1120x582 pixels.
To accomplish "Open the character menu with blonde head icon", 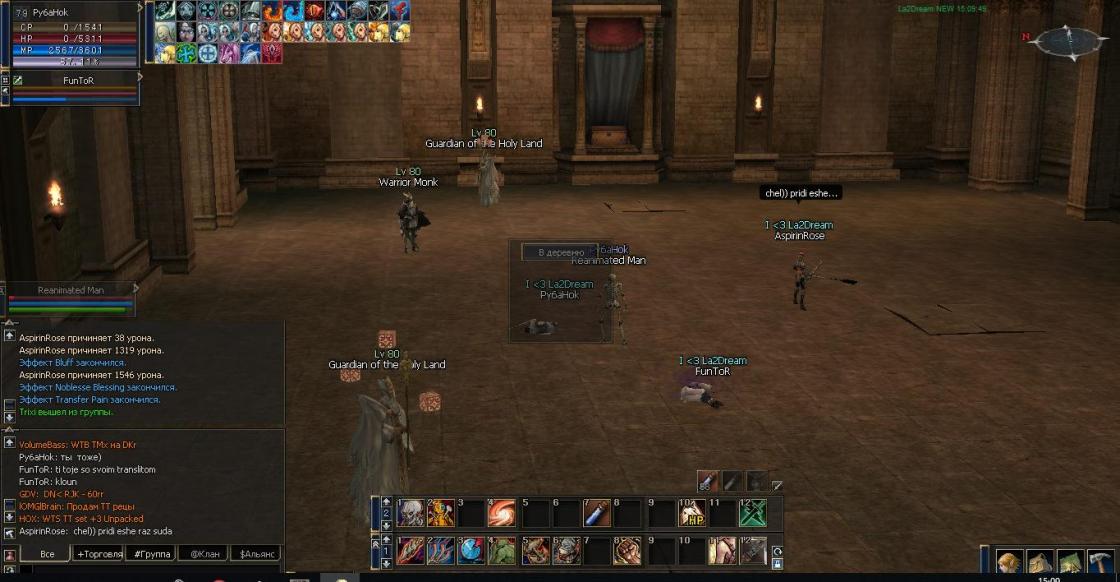I will 1009,562.
